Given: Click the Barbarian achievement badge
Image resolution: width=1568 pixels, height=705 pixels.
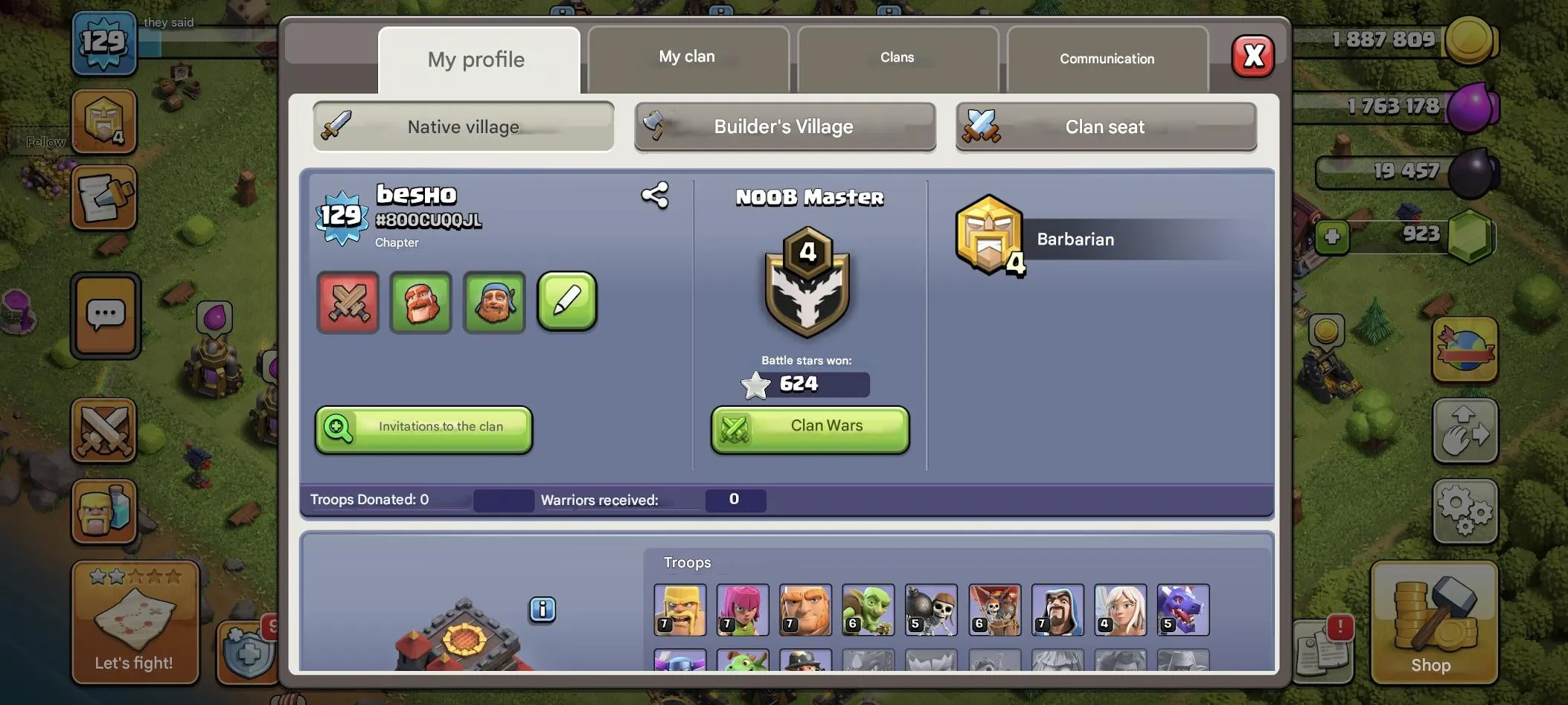Looking at the screenshot, I should 989,236.
